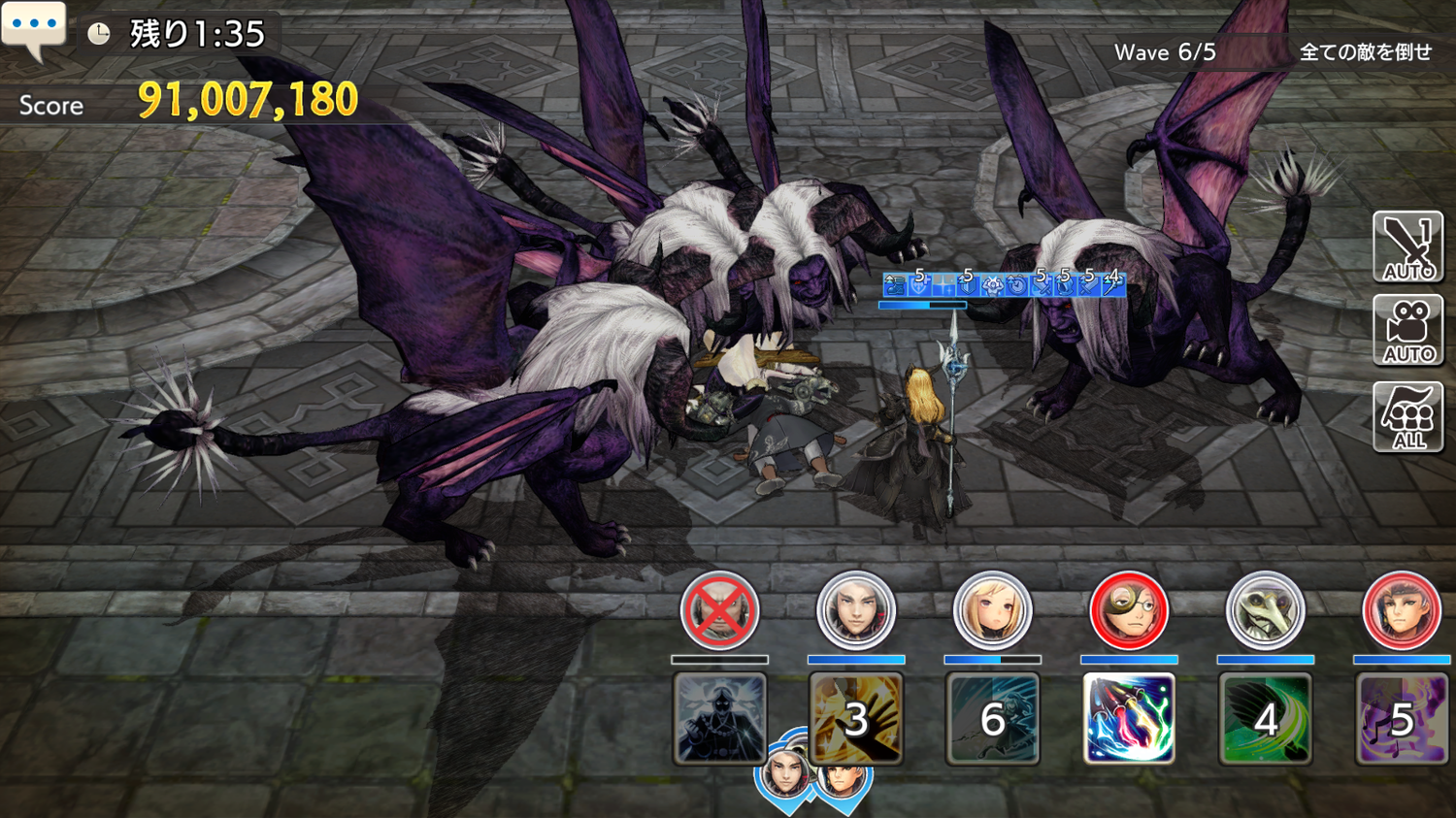Open the chat speech bubble
Image resolution: width=1456 pixels, height=818 pixels.
click(x=34, y=27)
